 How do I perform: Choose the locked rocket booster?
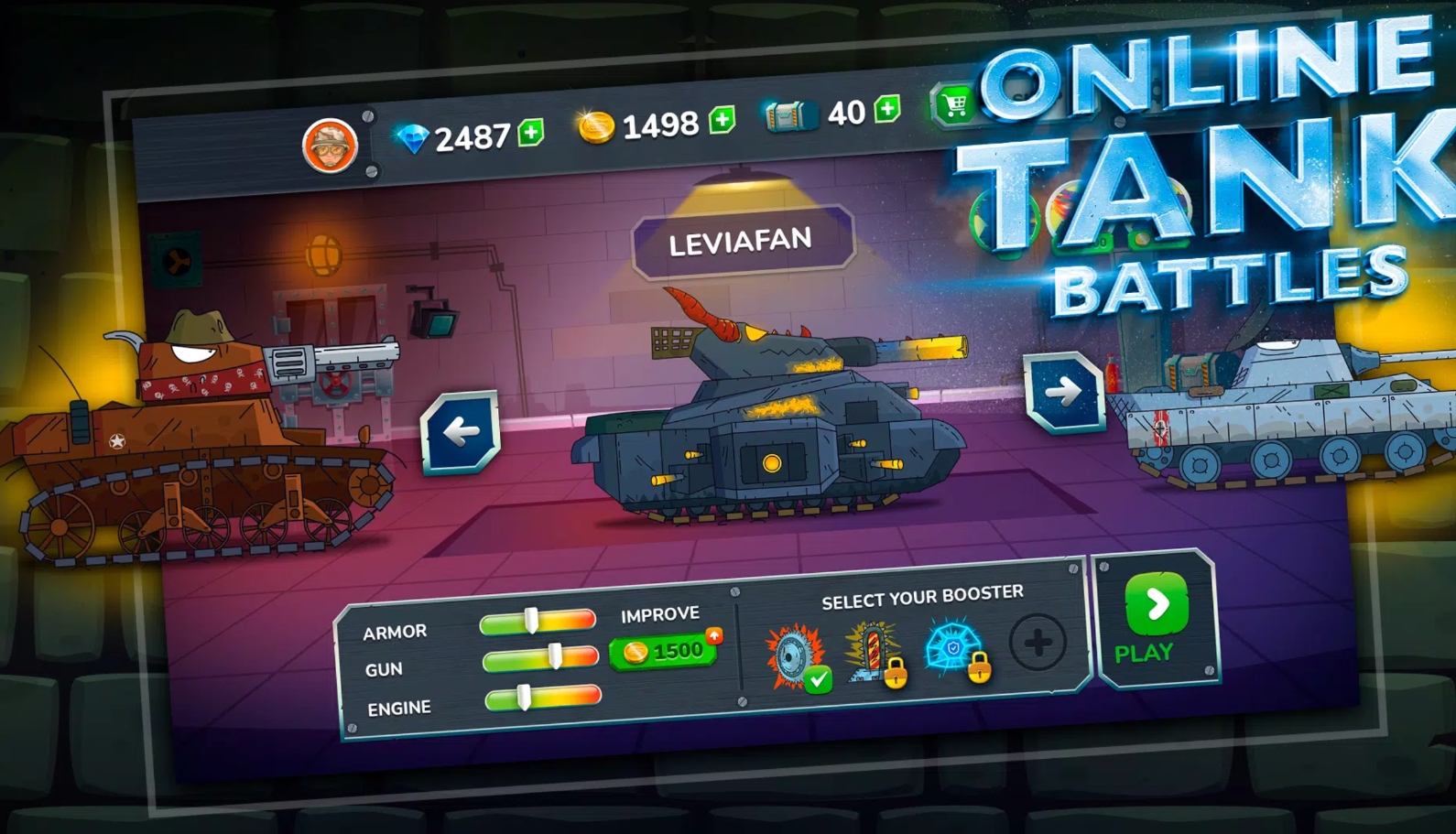(x=874, y=654)
